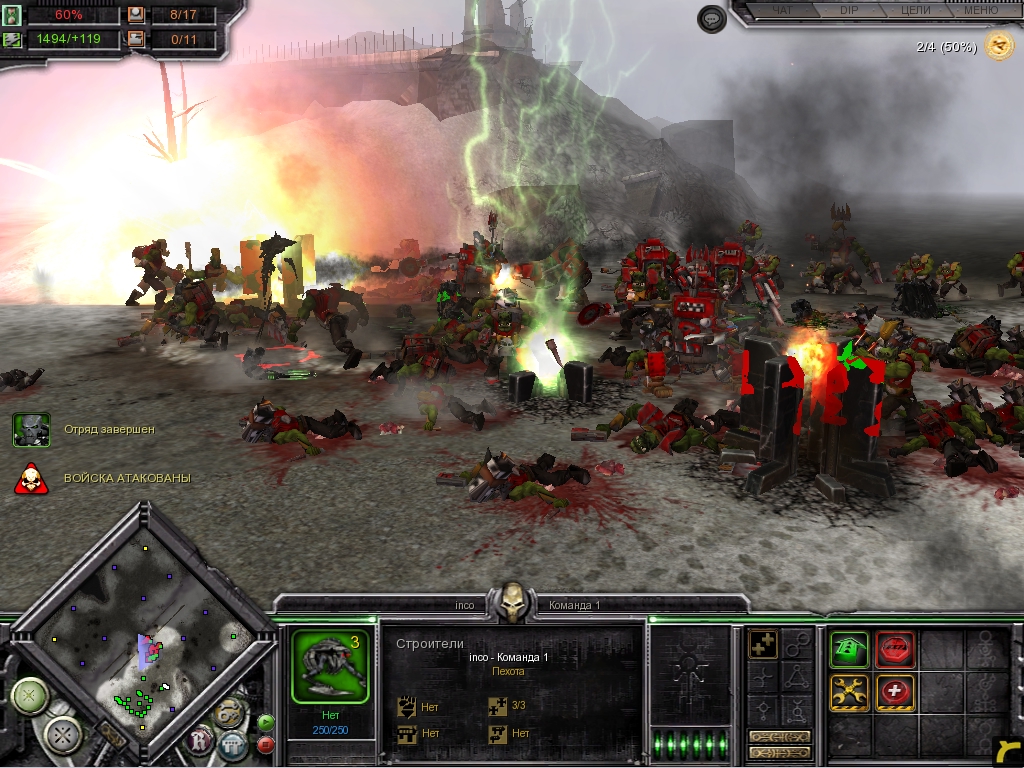Click the gold strategic point medallion

tap(998, 45)
